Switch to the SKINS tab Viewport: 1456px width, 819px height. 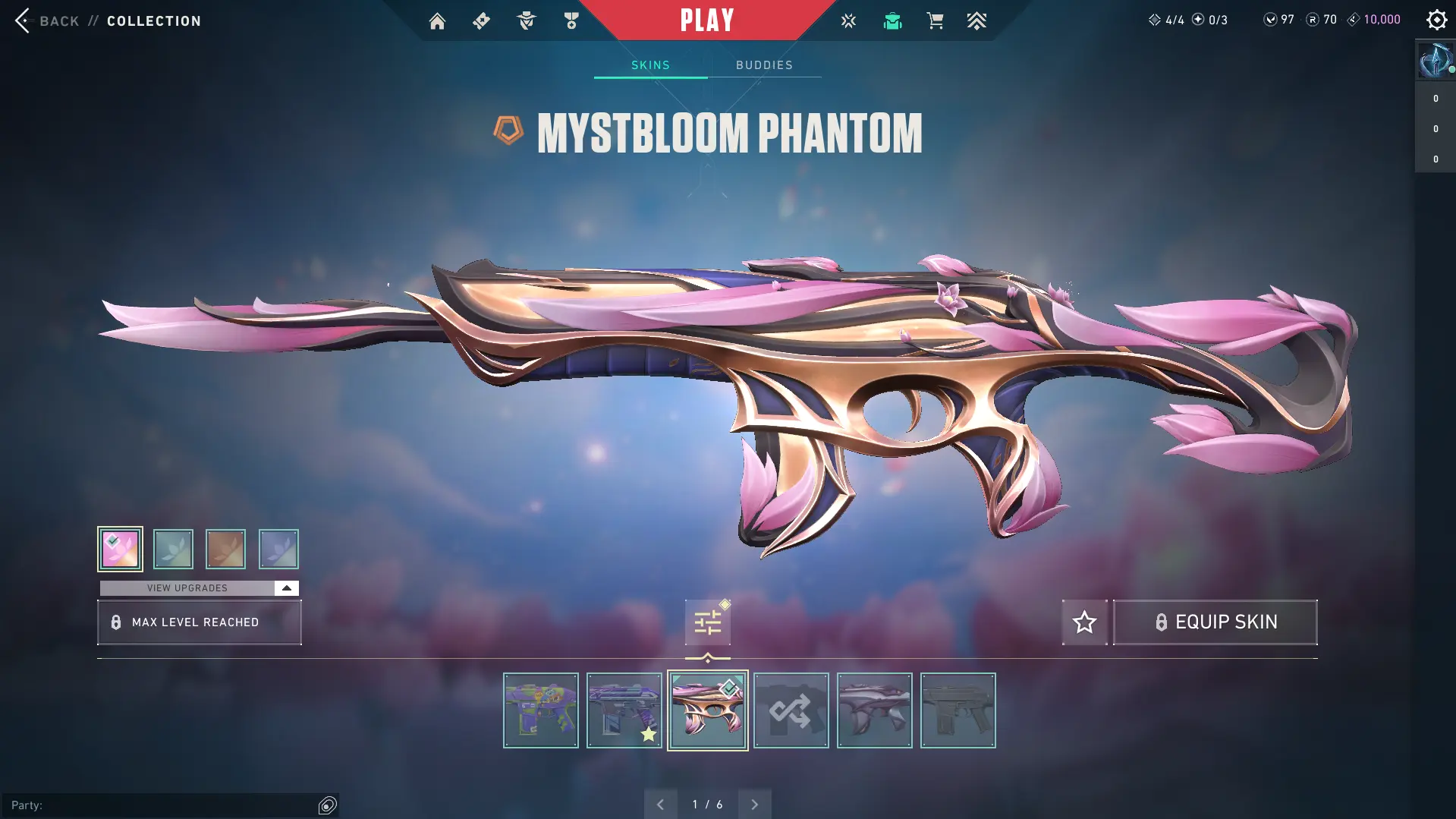coord(649,65)
